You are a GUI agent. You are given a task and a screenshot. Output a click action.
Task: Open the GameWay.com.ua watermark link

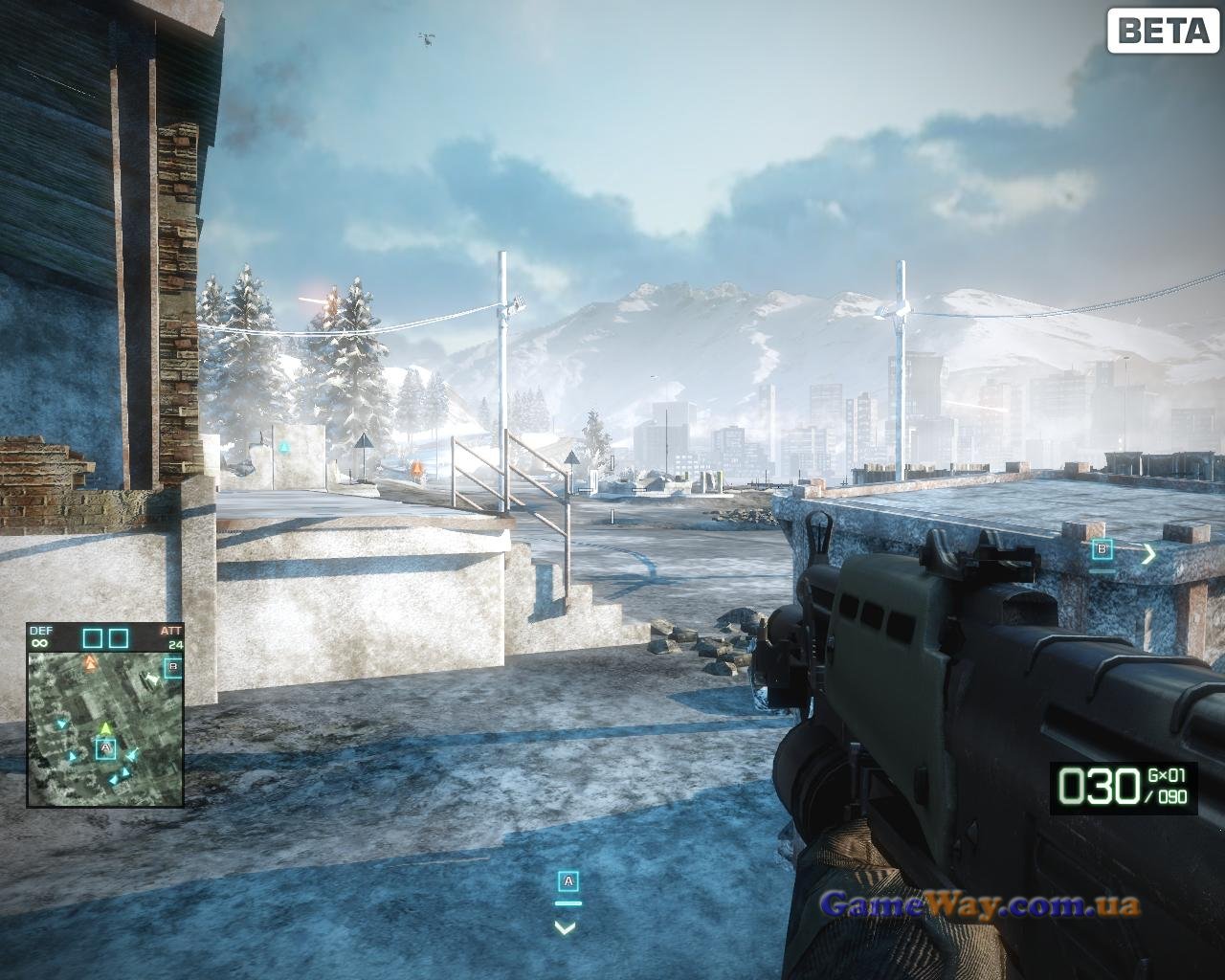[x=979, y=903]
